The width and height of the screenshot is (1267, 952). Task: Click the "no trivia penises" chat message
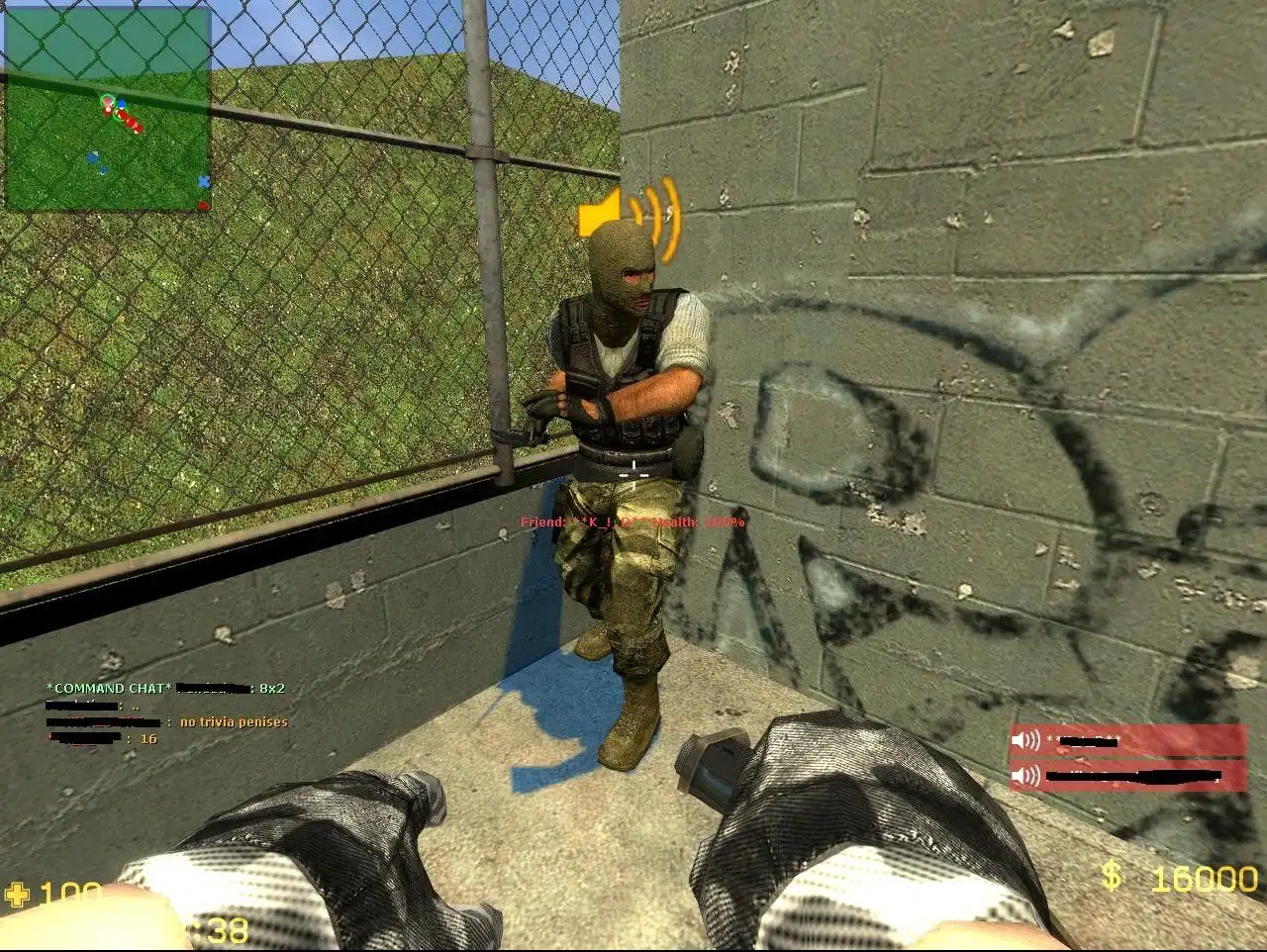coord(234,722)
